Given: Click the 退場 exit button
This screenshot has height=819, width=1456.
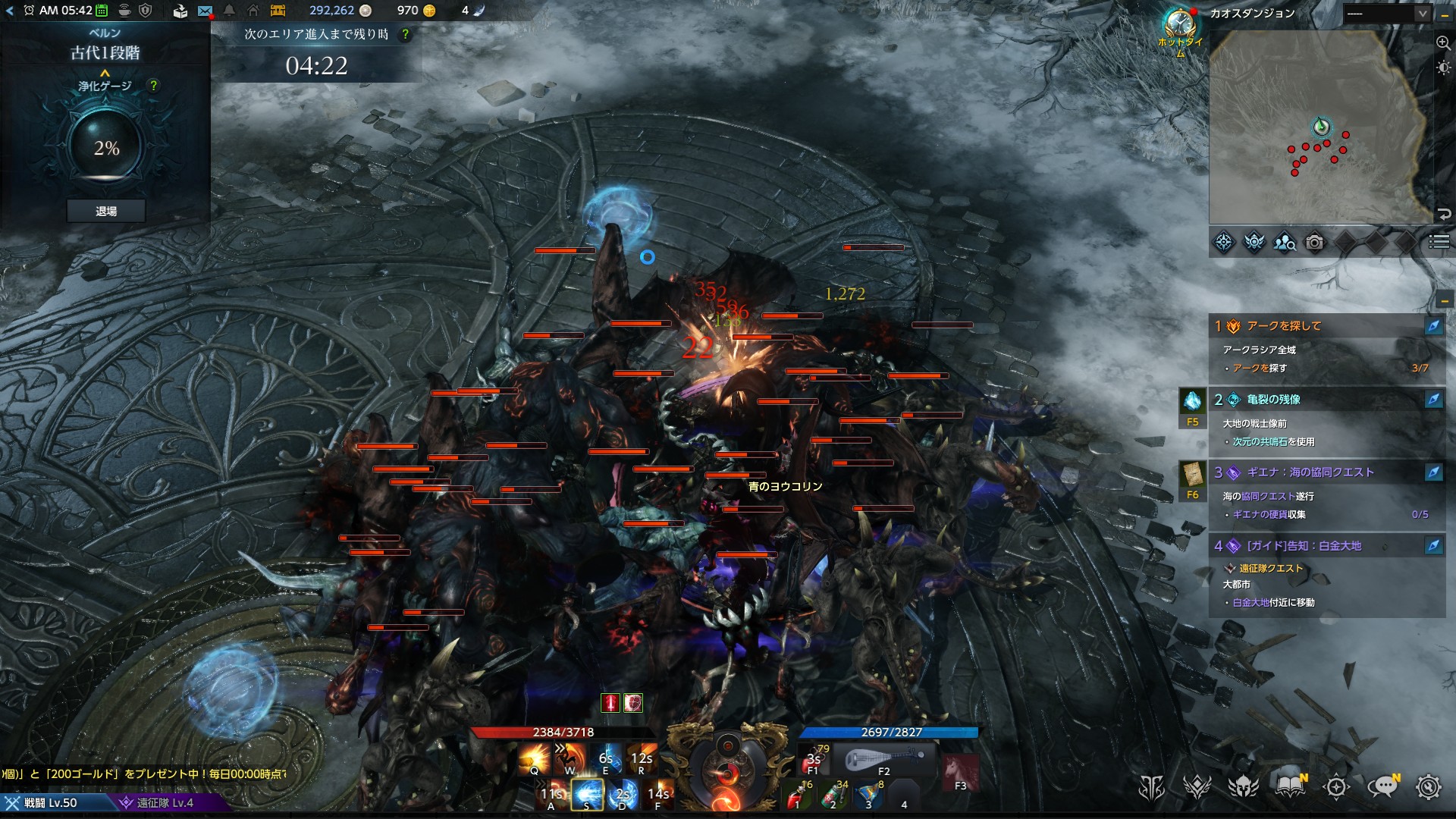Looking at the screenshot, I should click(106, 212).
